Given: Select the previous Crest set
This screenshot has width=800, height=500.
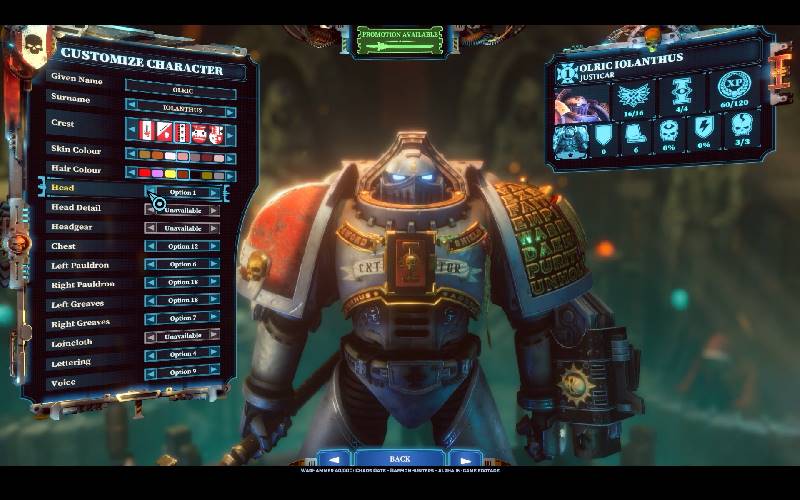Looking at the screenshot, I should pos(131,132).
